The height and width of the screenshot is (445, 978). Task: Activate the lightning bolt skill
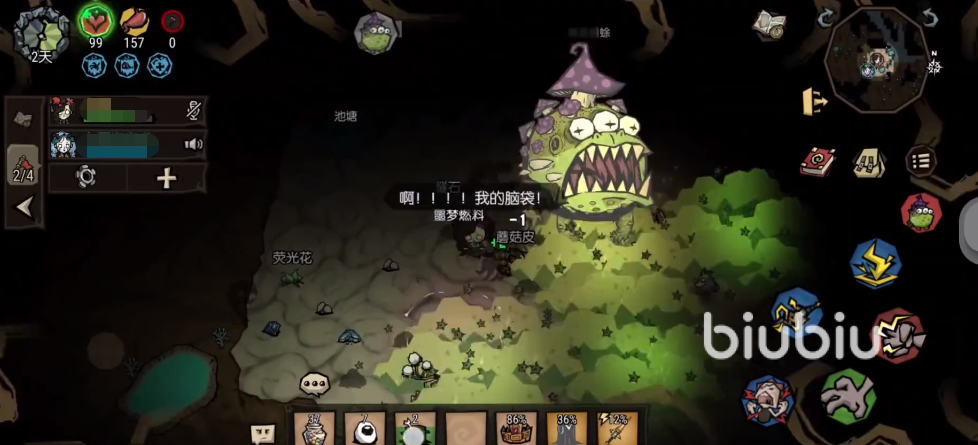point(875,262)
